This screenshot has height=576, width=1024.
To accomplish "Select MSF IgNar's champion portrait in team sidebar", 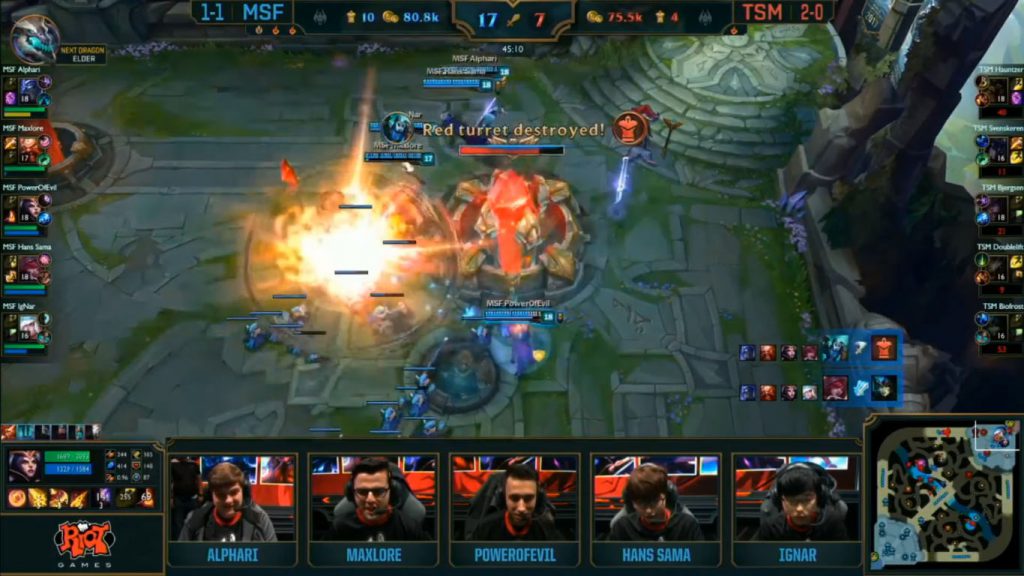I will [x=30, y=324].
